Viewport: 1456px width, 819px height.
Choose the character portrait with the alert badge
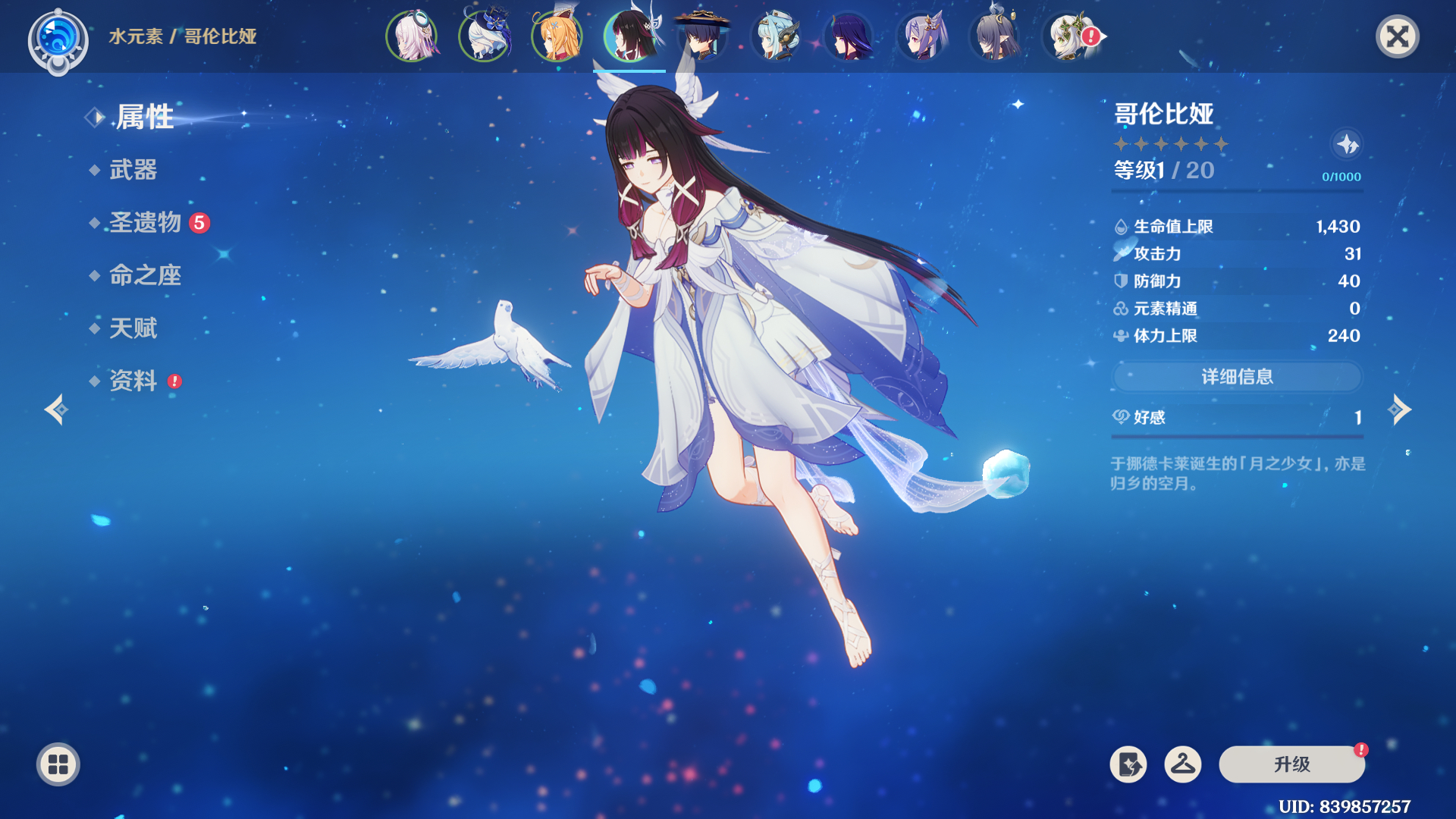1069,36
